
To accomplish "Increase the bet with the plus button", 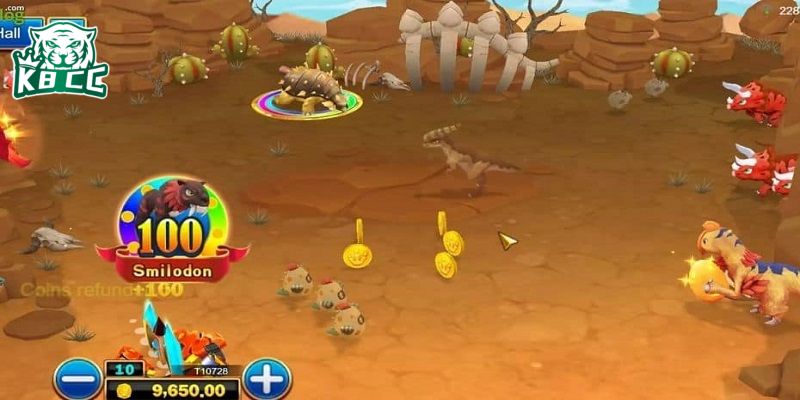I will (x=266, y=379).
